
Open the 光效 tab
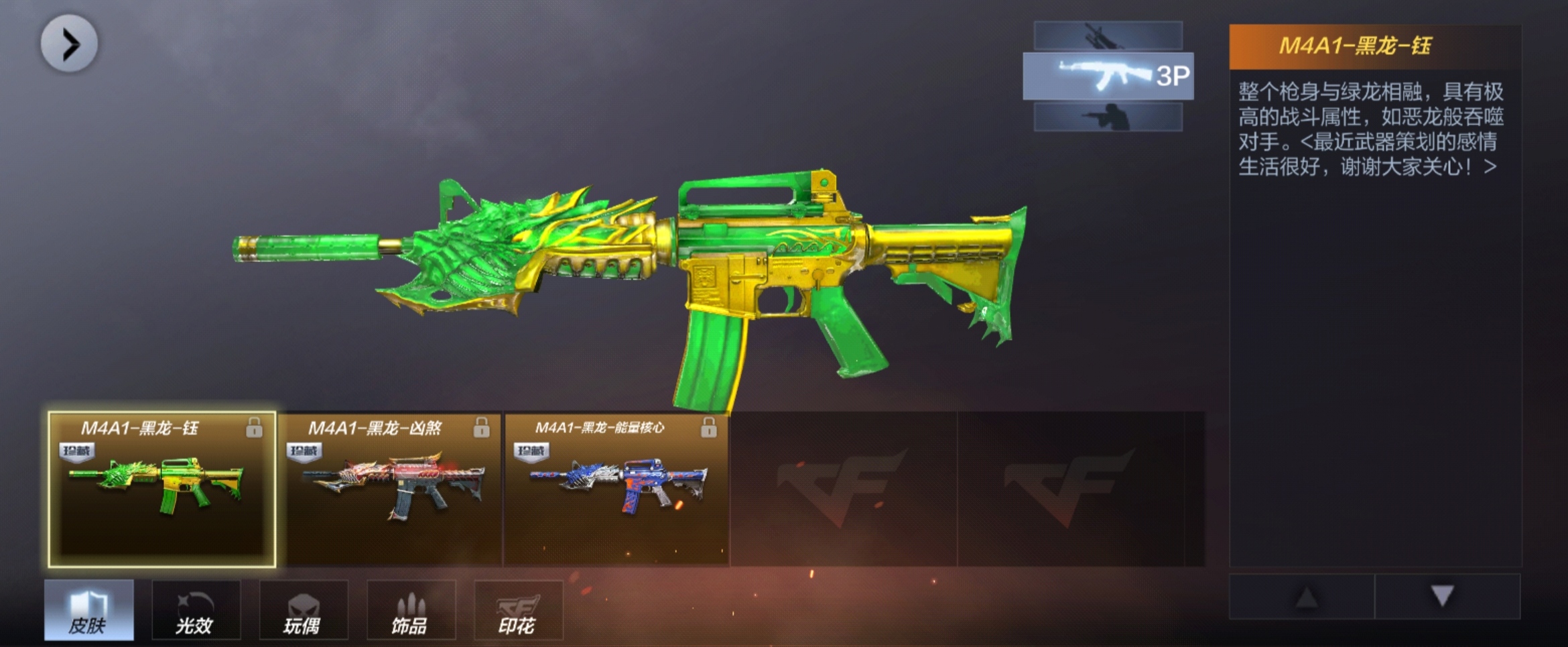pos(196,610)
